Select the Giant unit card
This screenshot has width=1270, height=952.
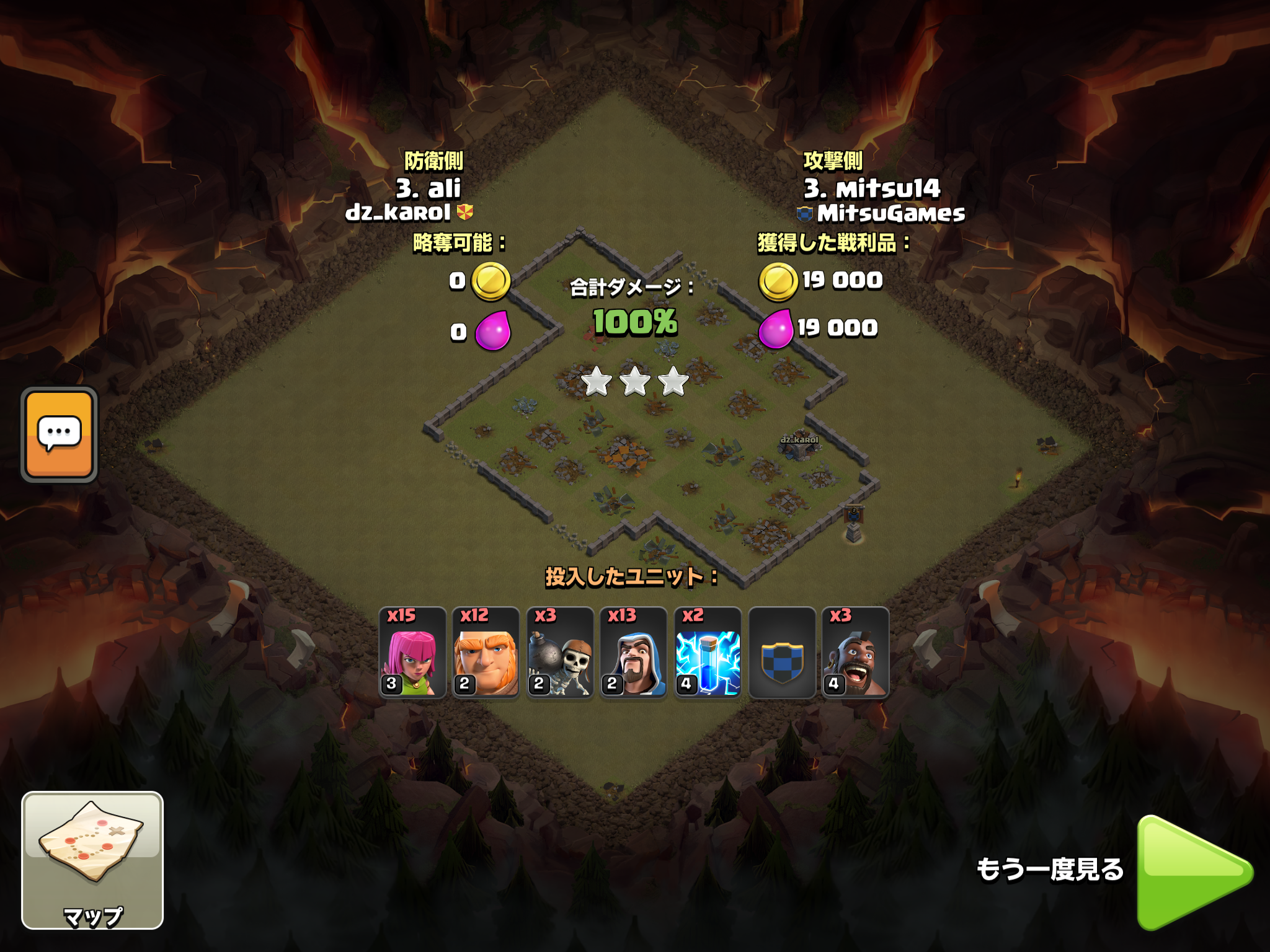pos(486,653)
